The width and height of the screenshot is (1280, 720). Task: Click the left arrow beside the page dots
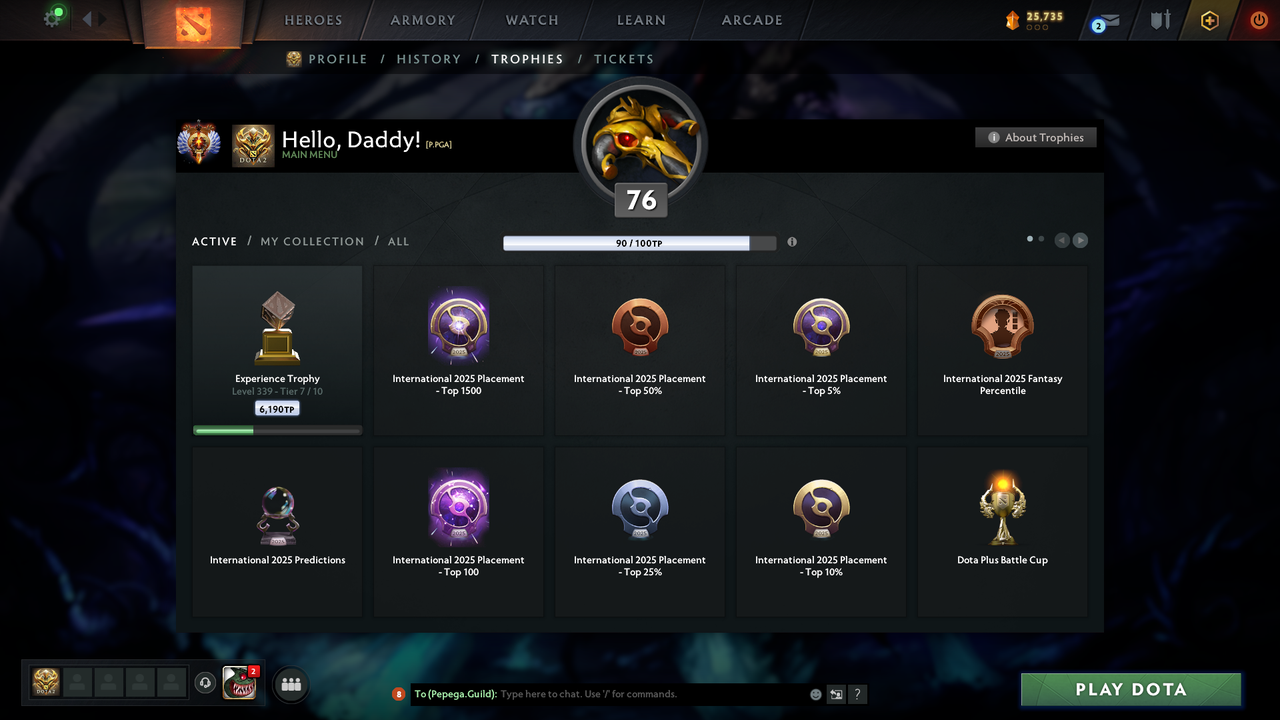(1061, 240)
